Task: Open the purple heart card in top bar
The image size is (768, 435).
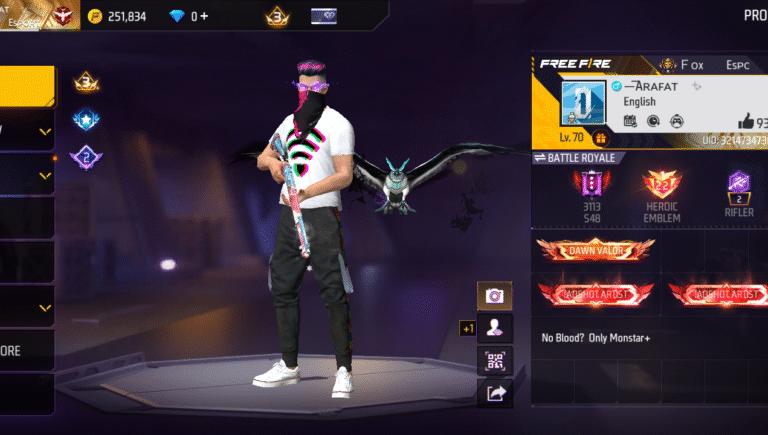Action: click(x=325, y=16)
